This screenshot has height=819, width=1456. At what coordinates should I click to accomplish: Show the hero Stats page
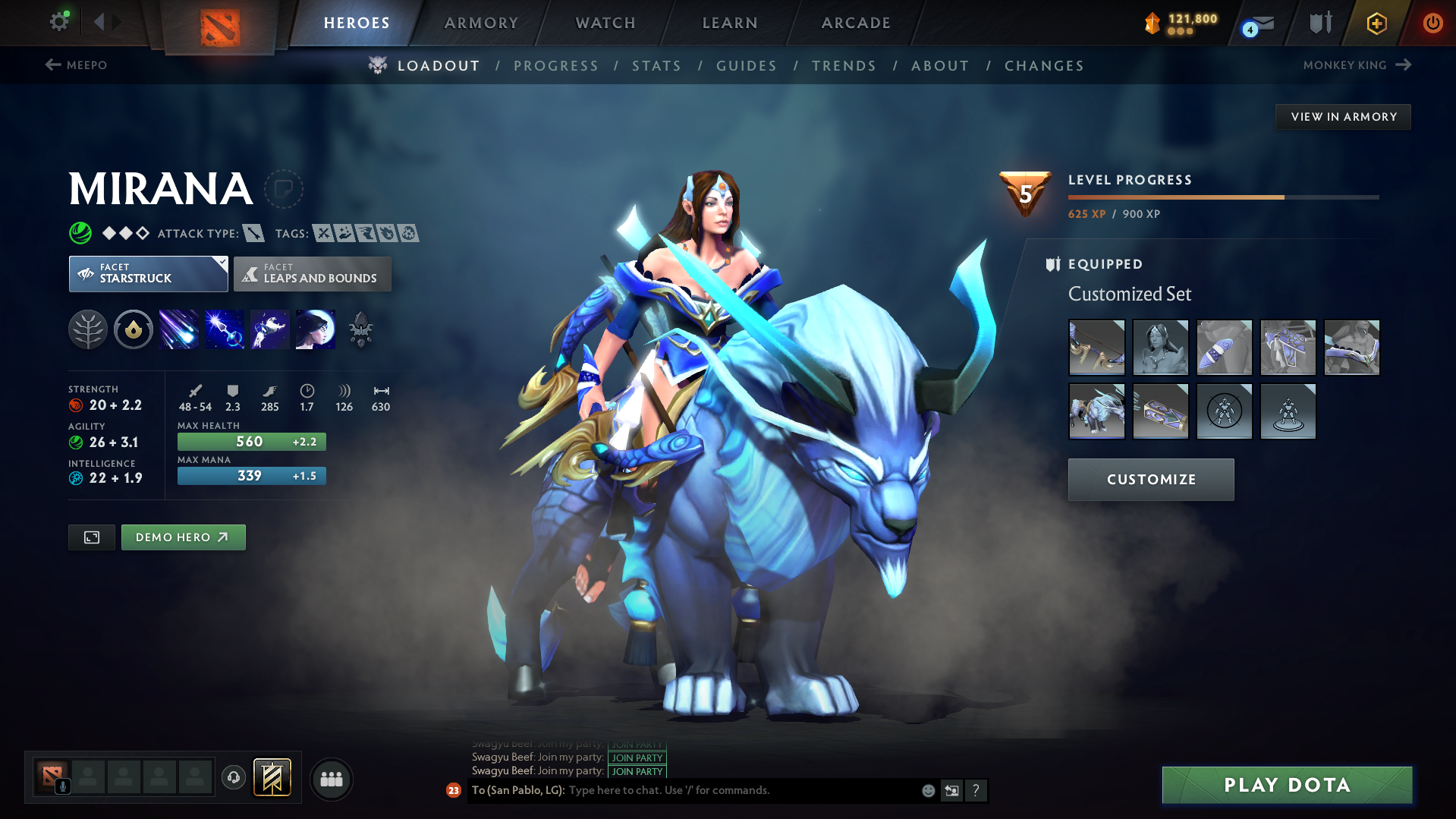[656, 66]
